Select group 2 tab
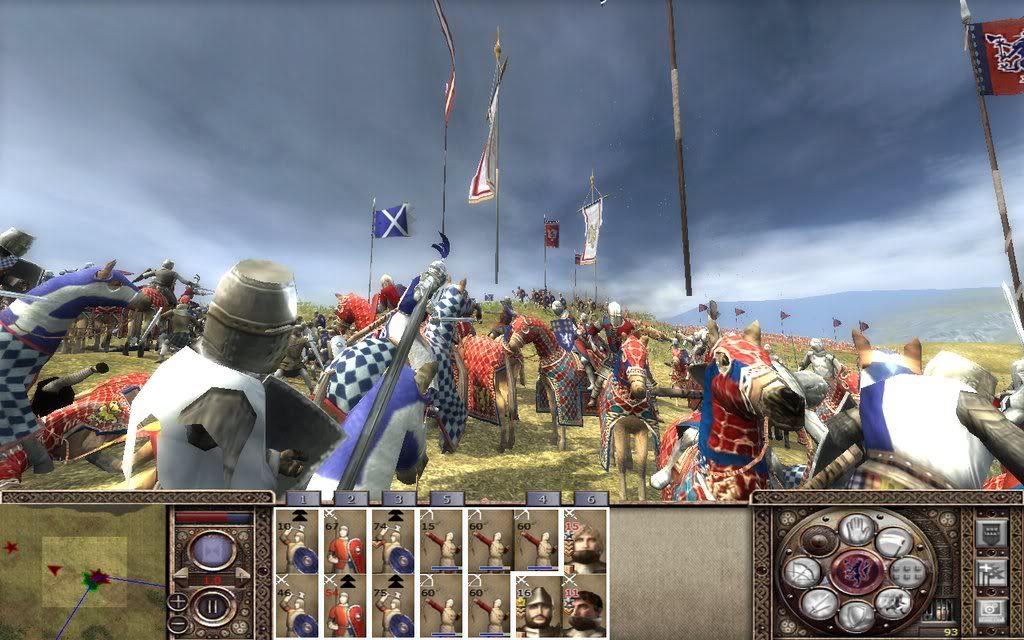 coord(351,498)
